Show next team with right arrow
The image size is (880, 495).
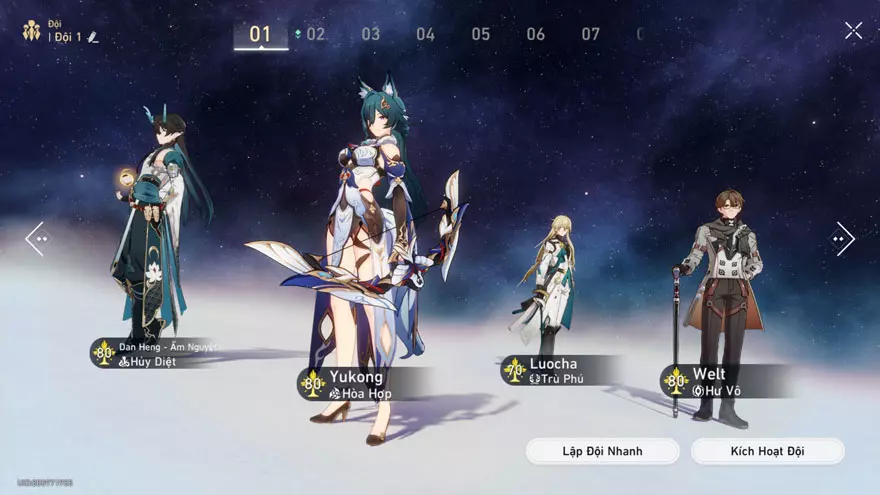pos(842,239)
